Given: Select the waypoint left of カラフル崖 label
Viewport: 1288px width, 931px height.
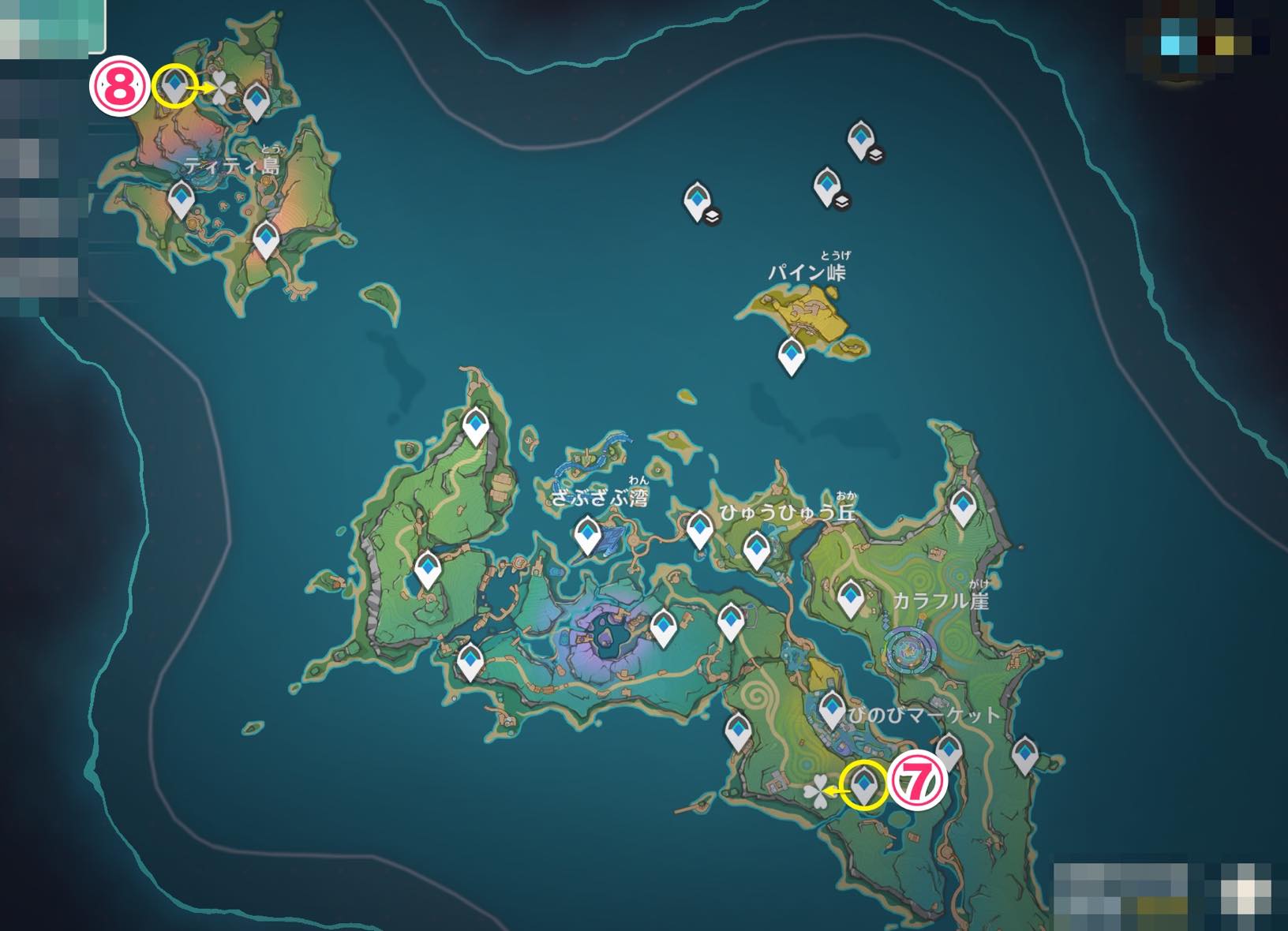Looking at the screenshot, I should point(850,597).
